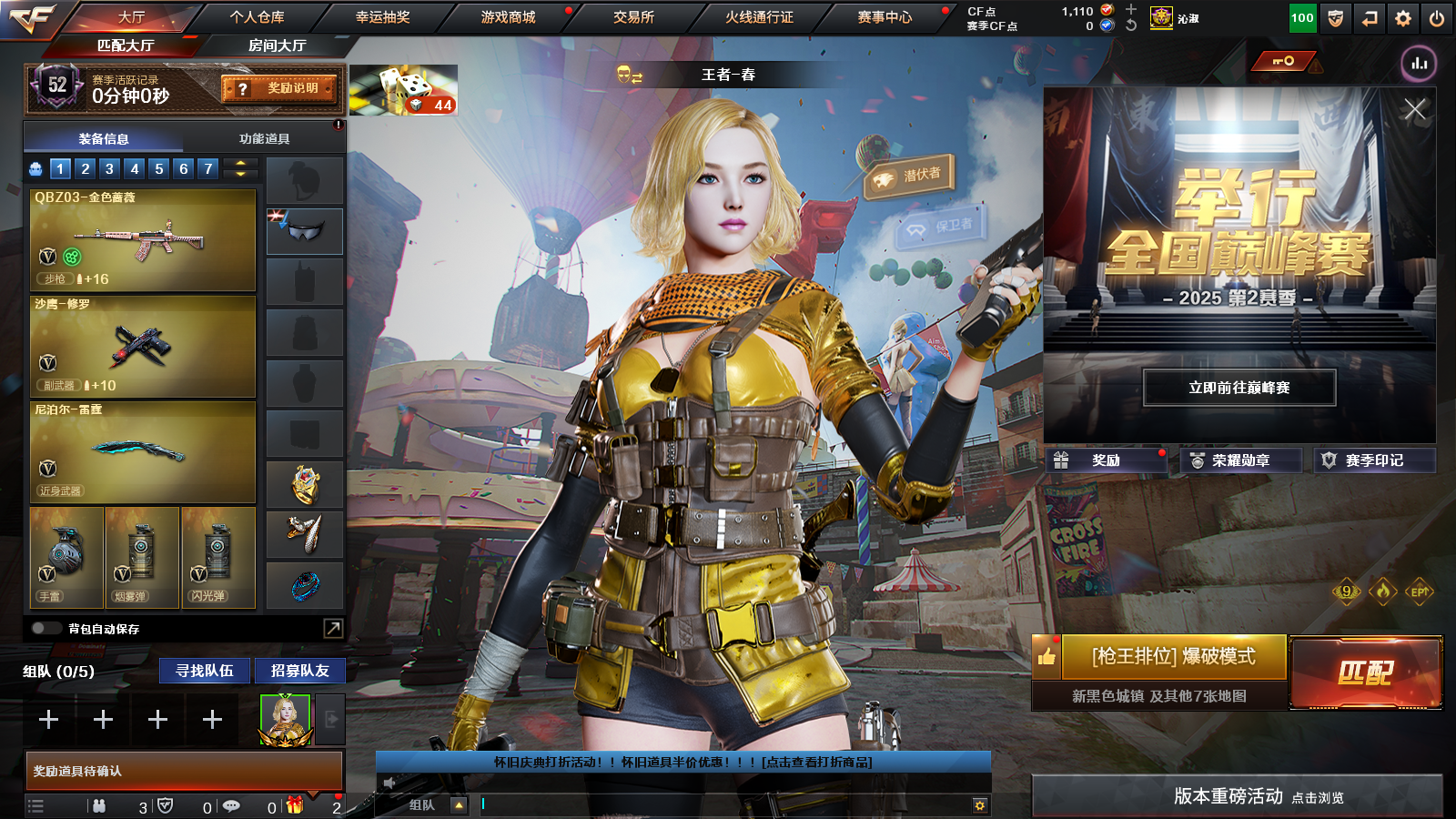Open the gear settings icon

coord(1403,18)
